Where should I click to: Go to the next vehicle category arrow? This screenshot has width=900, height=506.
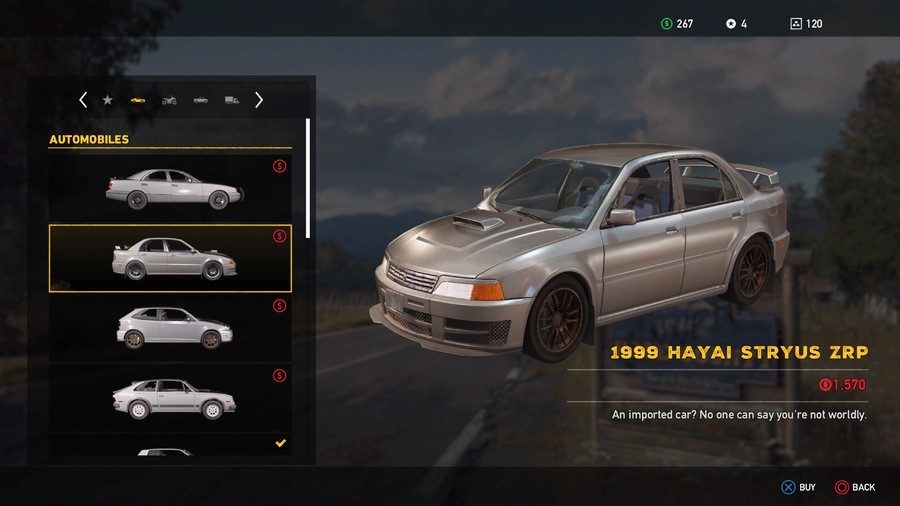[259, 100]
